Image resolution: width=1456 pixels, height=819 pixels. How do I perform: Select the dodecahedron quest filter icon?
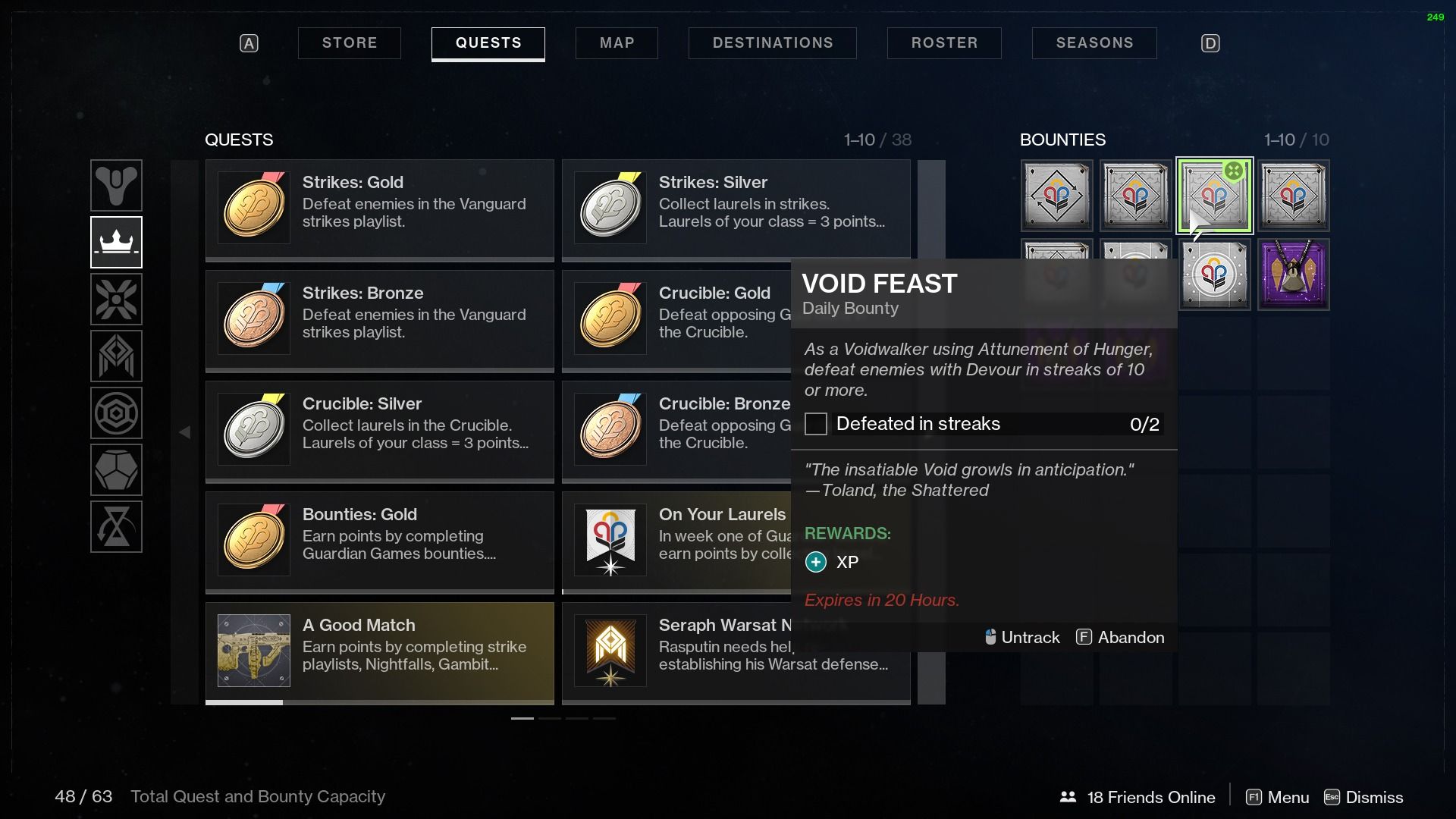point(117,469)
